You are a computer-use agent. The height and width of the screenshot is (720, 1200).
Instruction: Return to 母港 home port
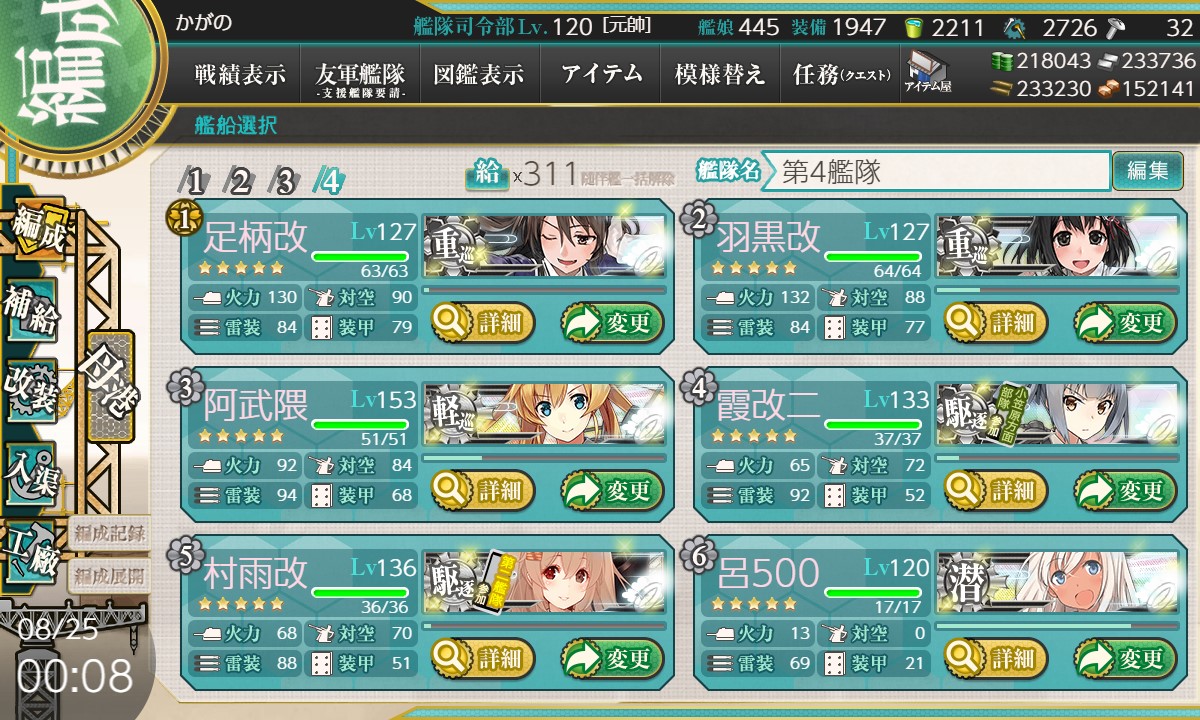[x=109, y=385]
